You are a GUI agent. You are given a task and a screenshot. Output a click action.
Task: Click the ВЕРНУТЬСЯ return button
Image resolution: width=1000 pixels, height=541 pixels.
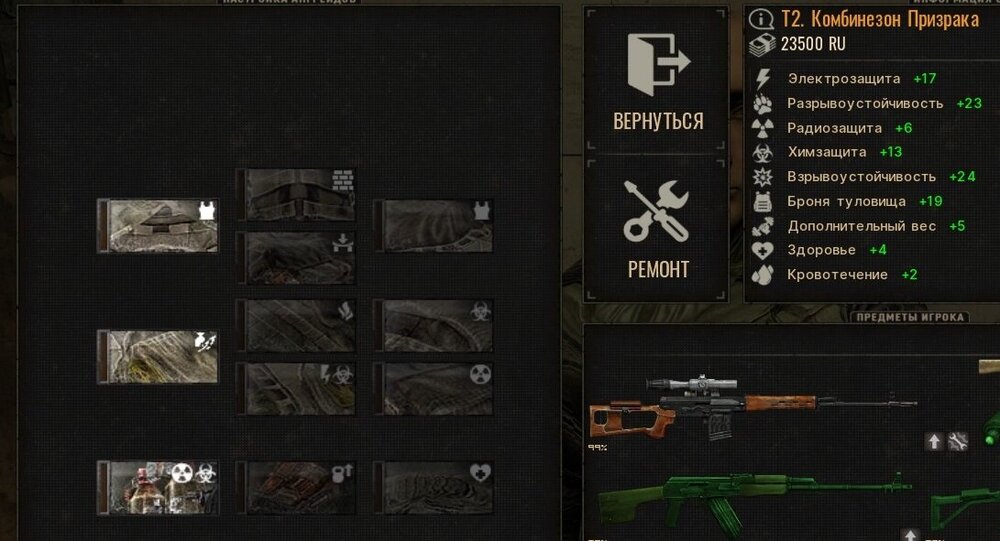(657, 80)
